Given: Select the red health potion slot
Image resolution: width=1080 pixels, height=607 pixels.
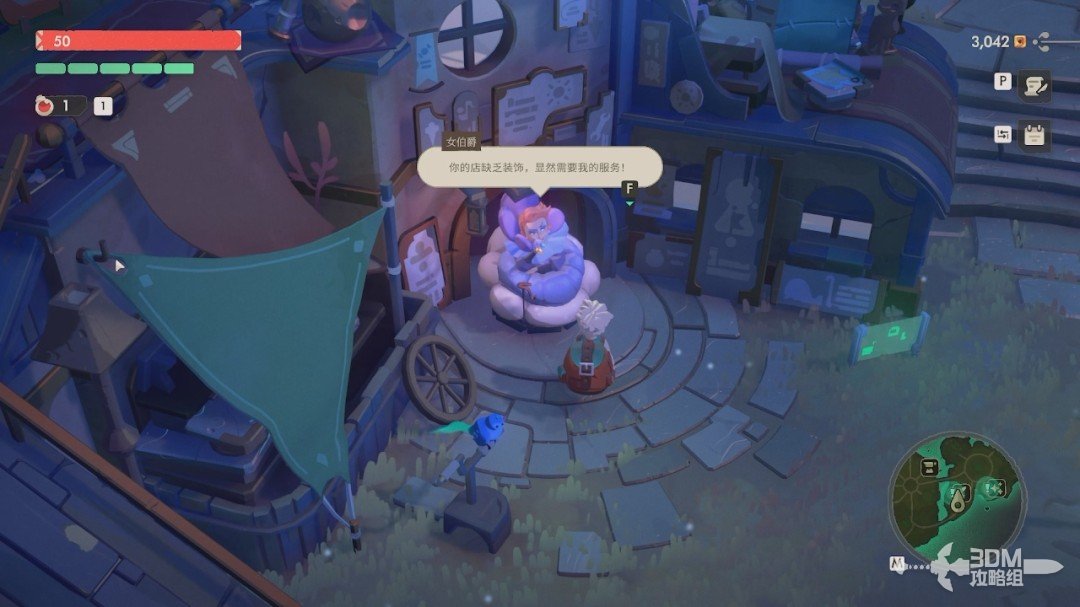Looking at the screenshot, I should pyautogui.click(x=45, y=106).
